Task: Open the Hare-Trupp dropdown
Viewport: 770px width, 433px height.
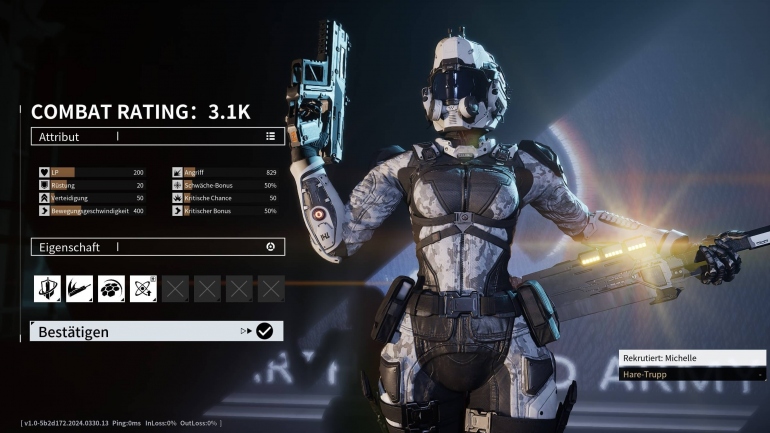Action: pyautogui.click(x=692, y=374)
